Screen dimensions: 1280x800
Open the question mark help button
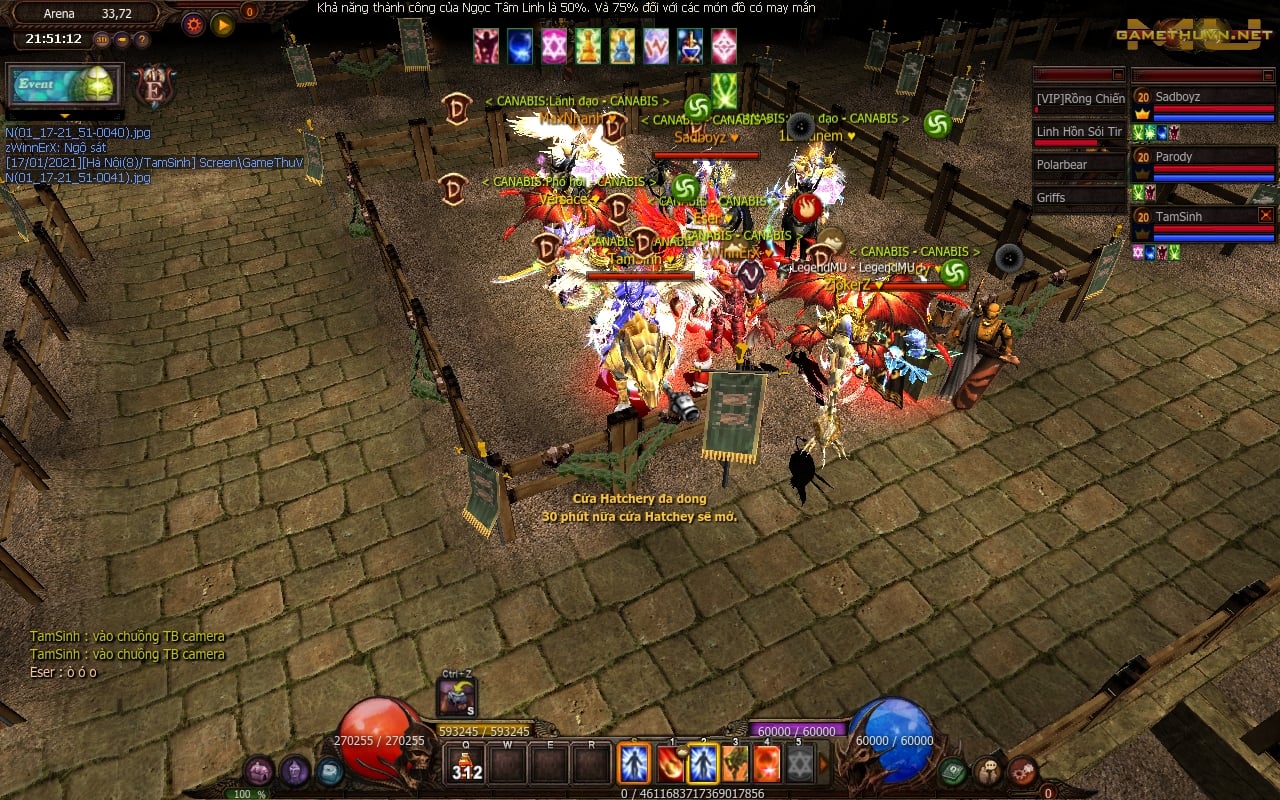click(142, 40)
